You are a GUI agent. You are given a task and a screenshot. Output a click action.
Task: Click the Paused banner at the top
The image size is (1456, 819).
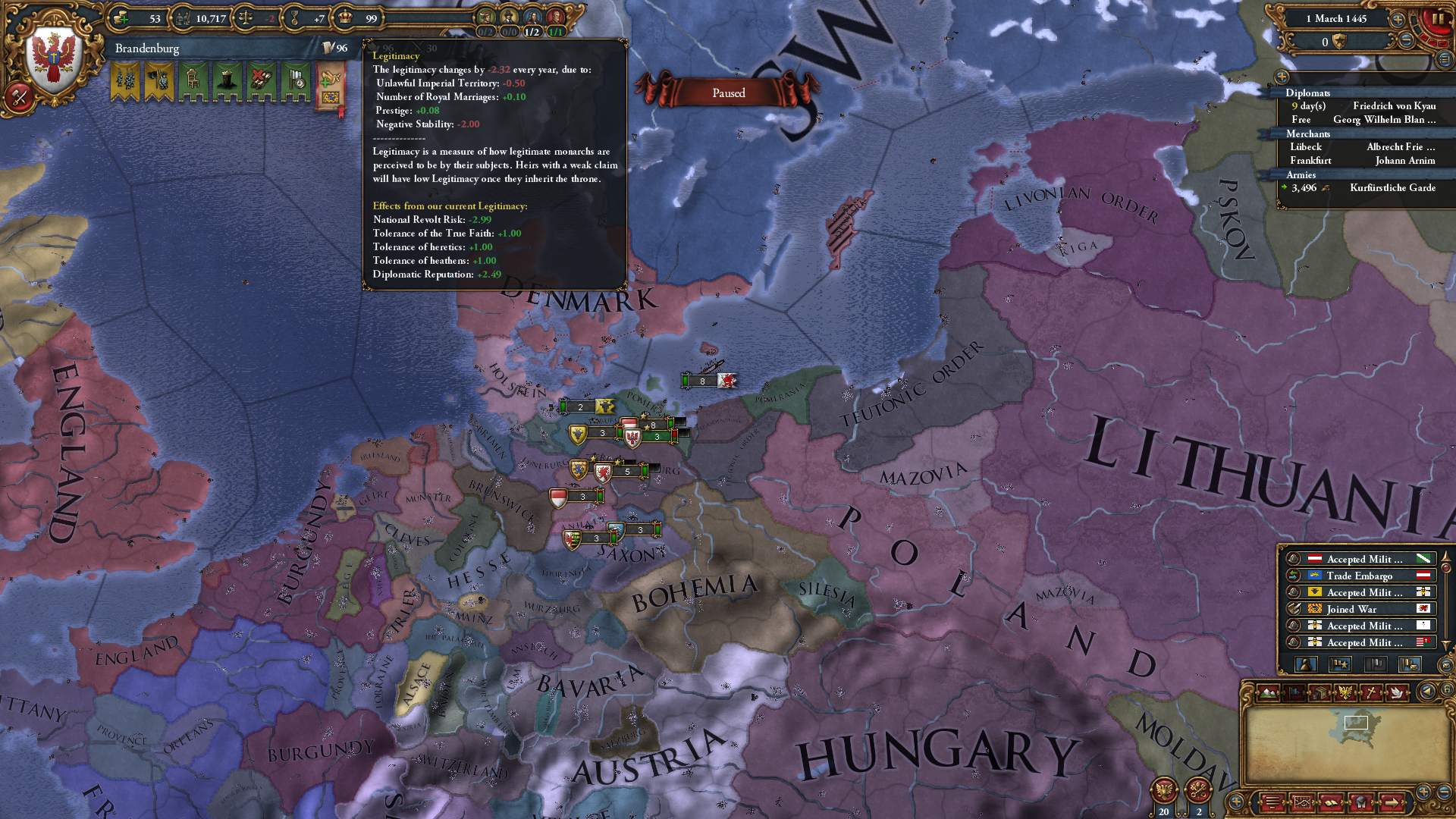coord(727,91)
